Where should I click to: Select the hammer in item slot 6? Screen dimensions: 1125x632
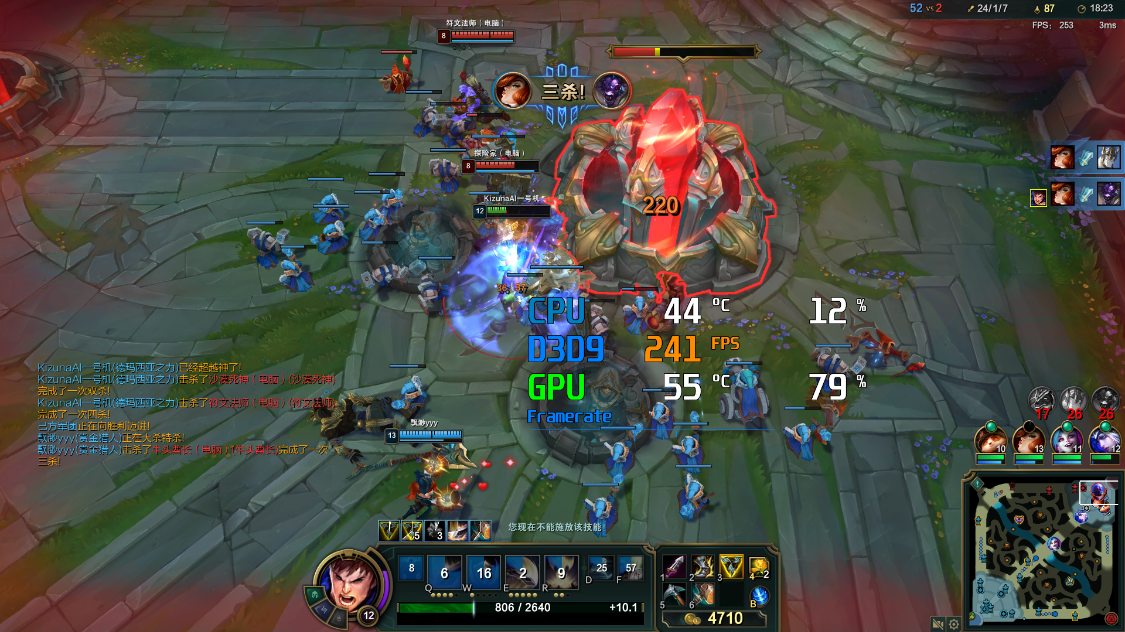703,595
